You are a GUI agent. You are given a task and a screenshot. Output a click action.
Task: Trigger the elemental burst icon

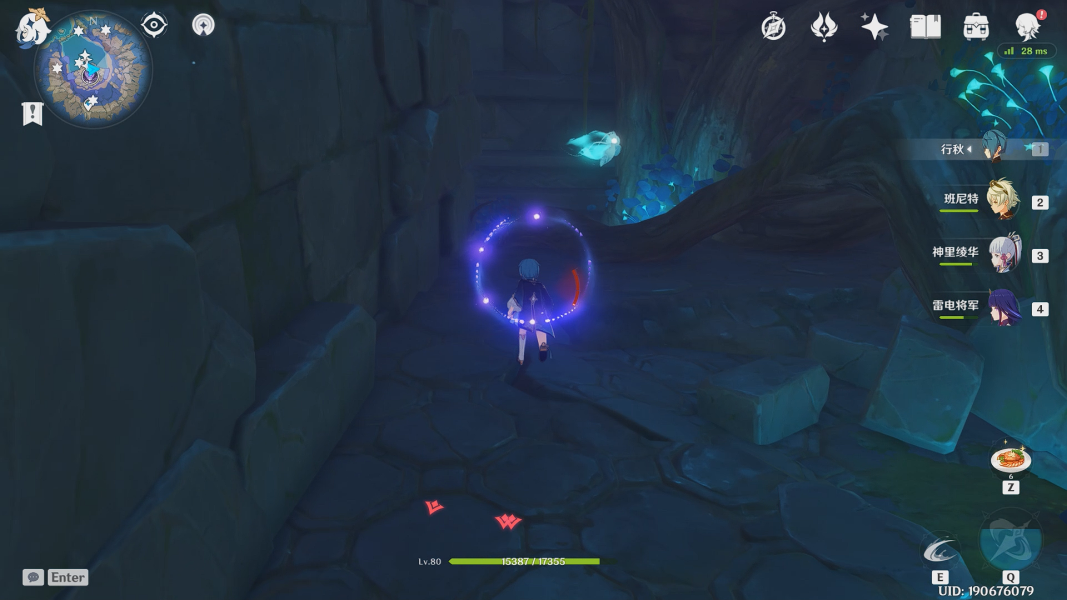pos(1010,540)
